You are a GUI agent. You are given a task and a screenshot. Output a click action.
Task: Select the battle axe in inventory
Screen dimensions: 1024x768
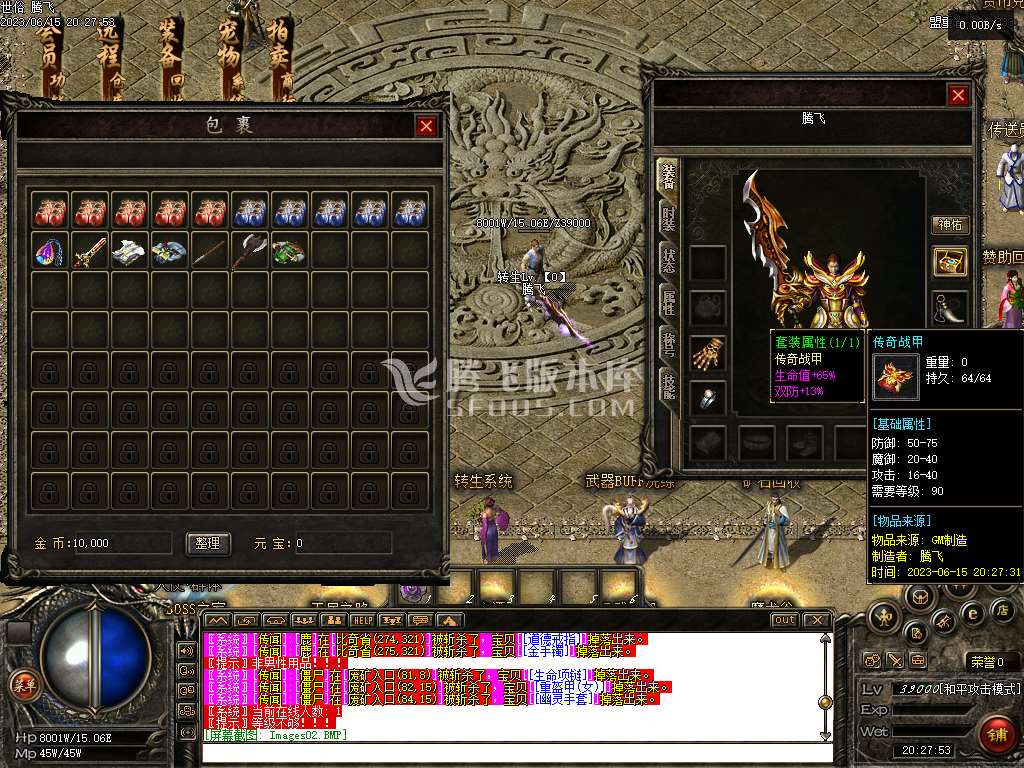tap(249, 251)
